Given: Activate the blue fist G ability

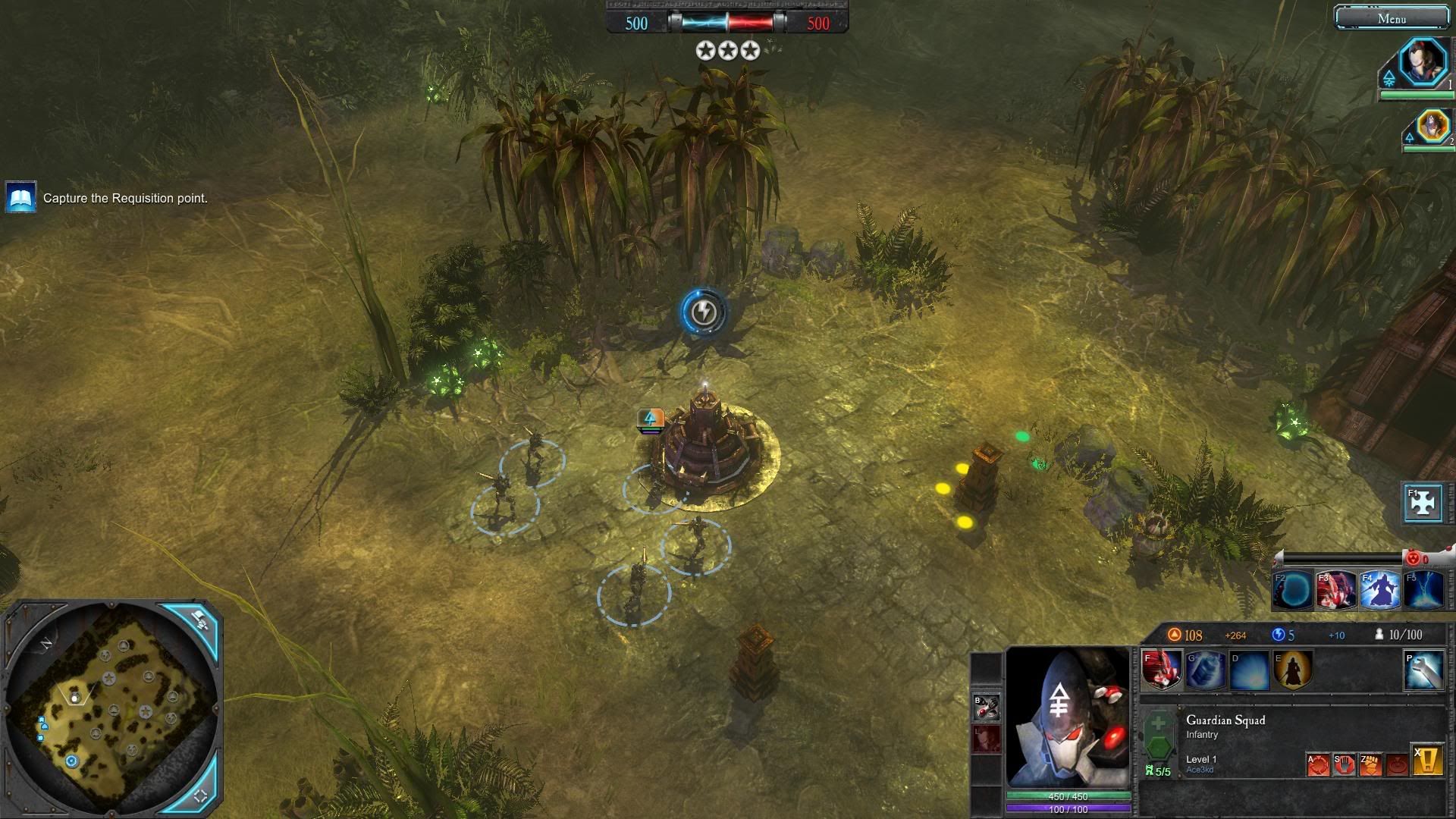Looking at the screenshot, I should pos(1206,670).
